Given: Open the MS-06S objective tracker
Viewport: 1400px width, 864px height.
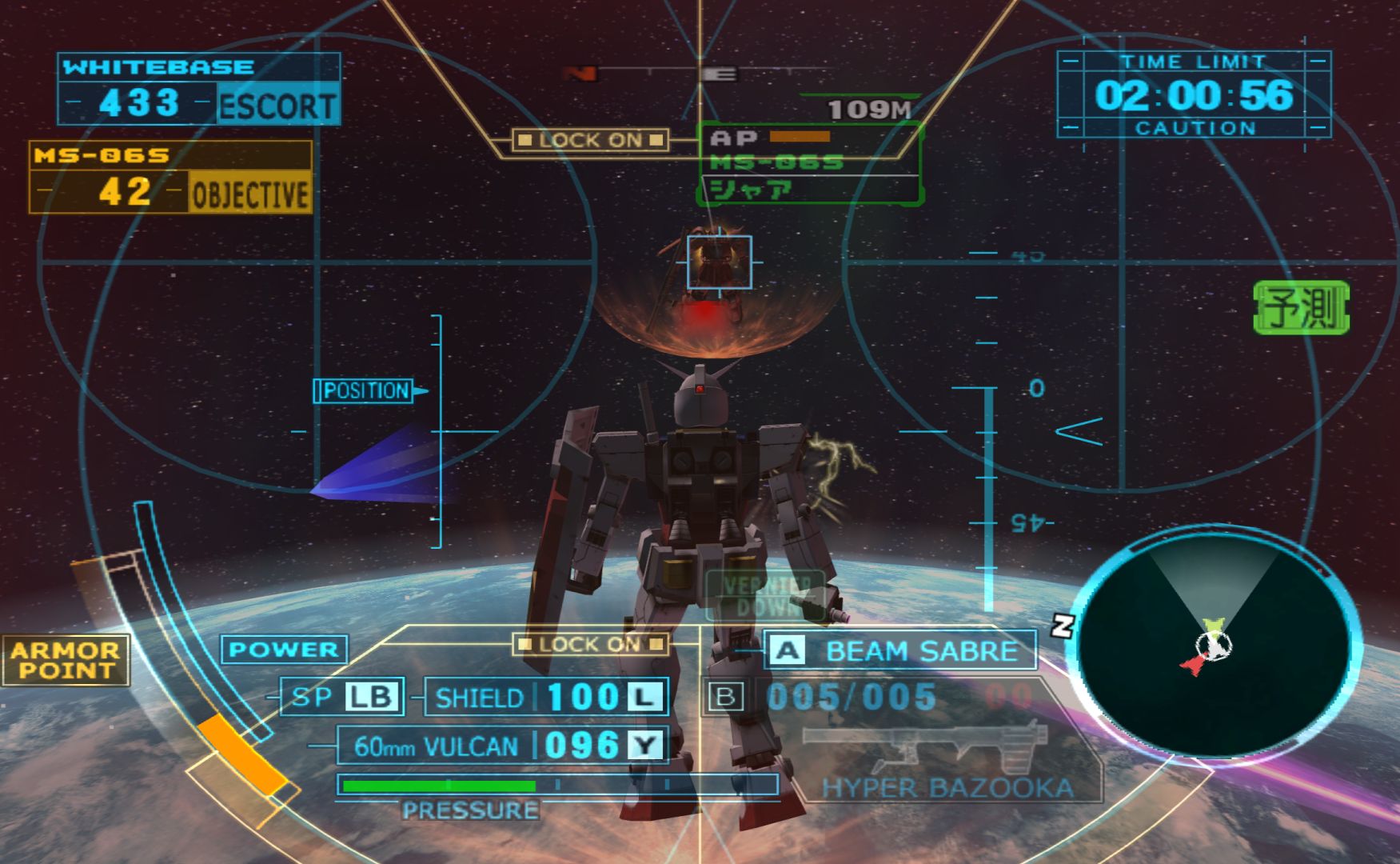Looking at the screenshot, I should (x=170, y=178).
